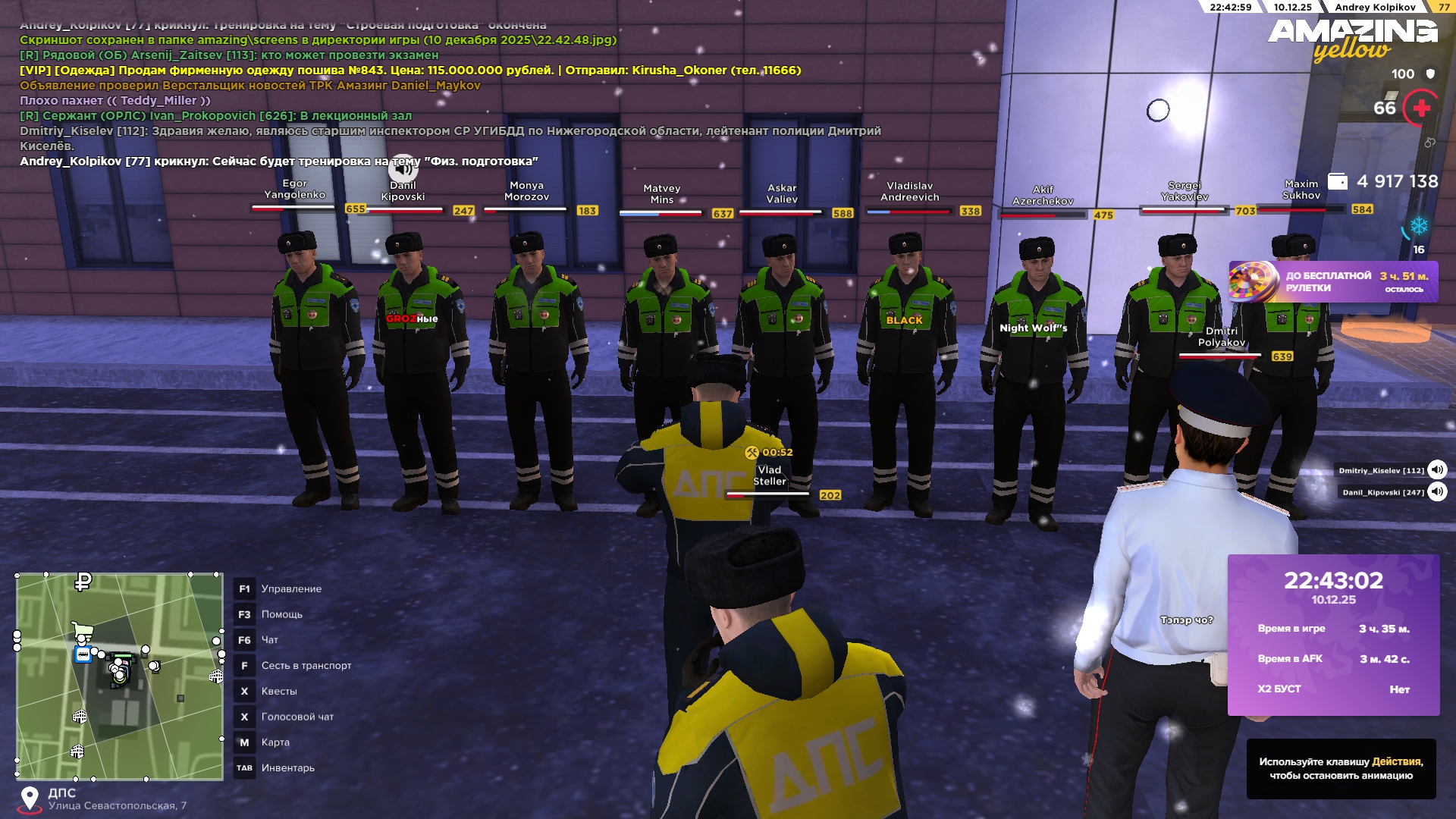Choose the Квесты entry
This screenshot has width=1456, height=819.
point(279,692)
